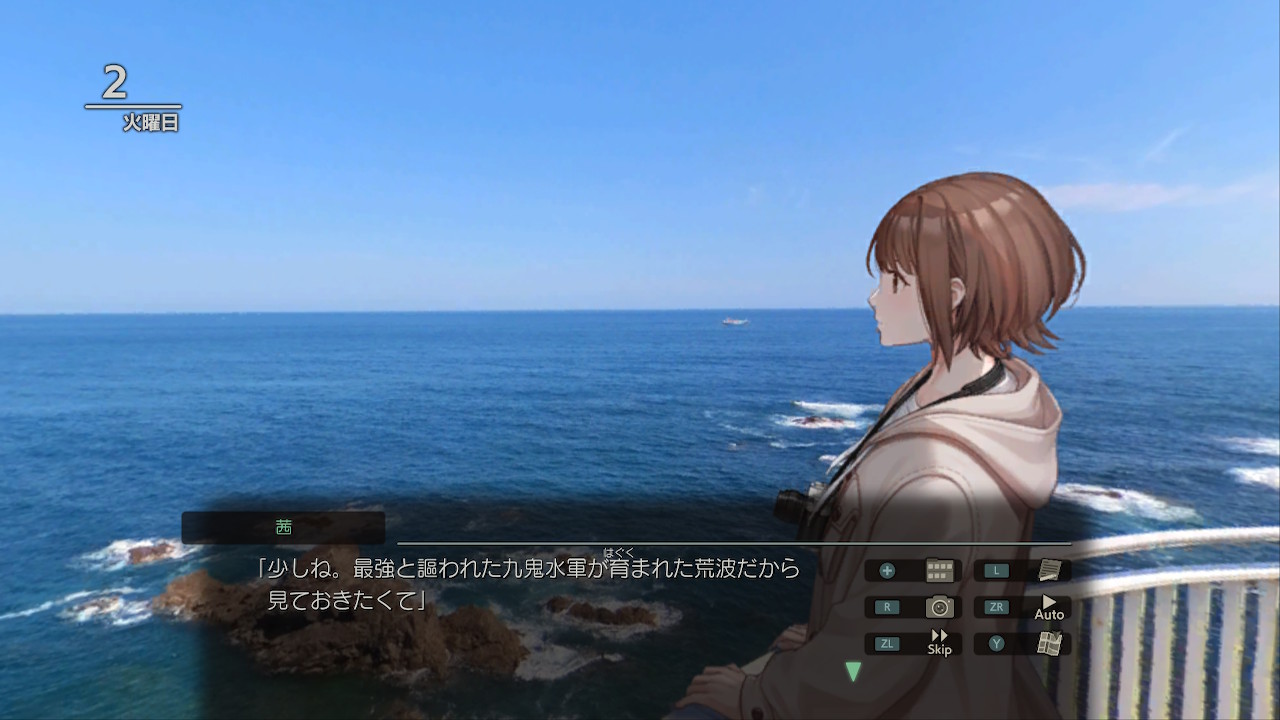
Task: Click the R button badge next to the camera
Action: (886, 607)
